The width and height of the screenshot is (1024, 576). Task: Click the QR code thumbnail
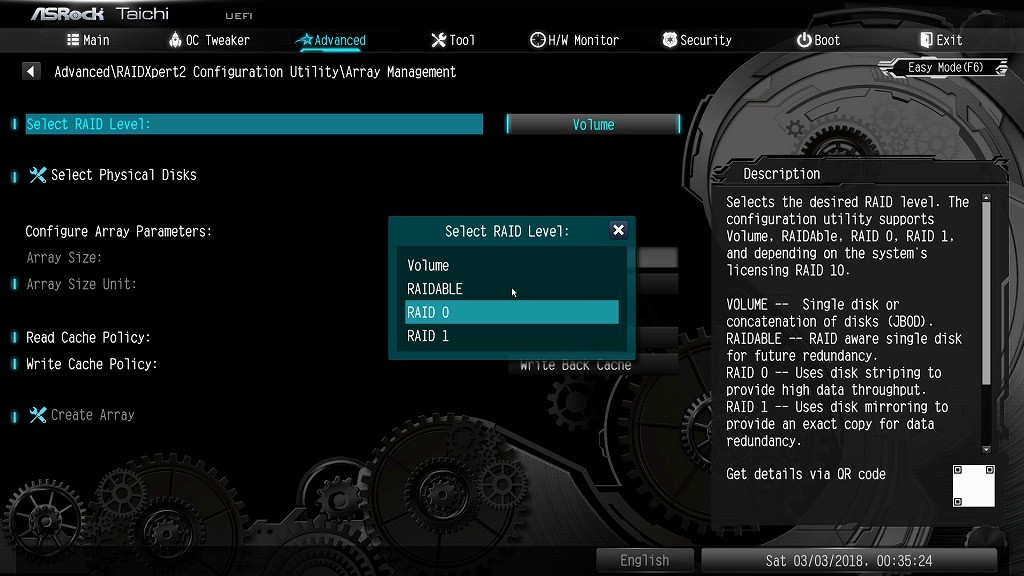[x=973, y=485]
